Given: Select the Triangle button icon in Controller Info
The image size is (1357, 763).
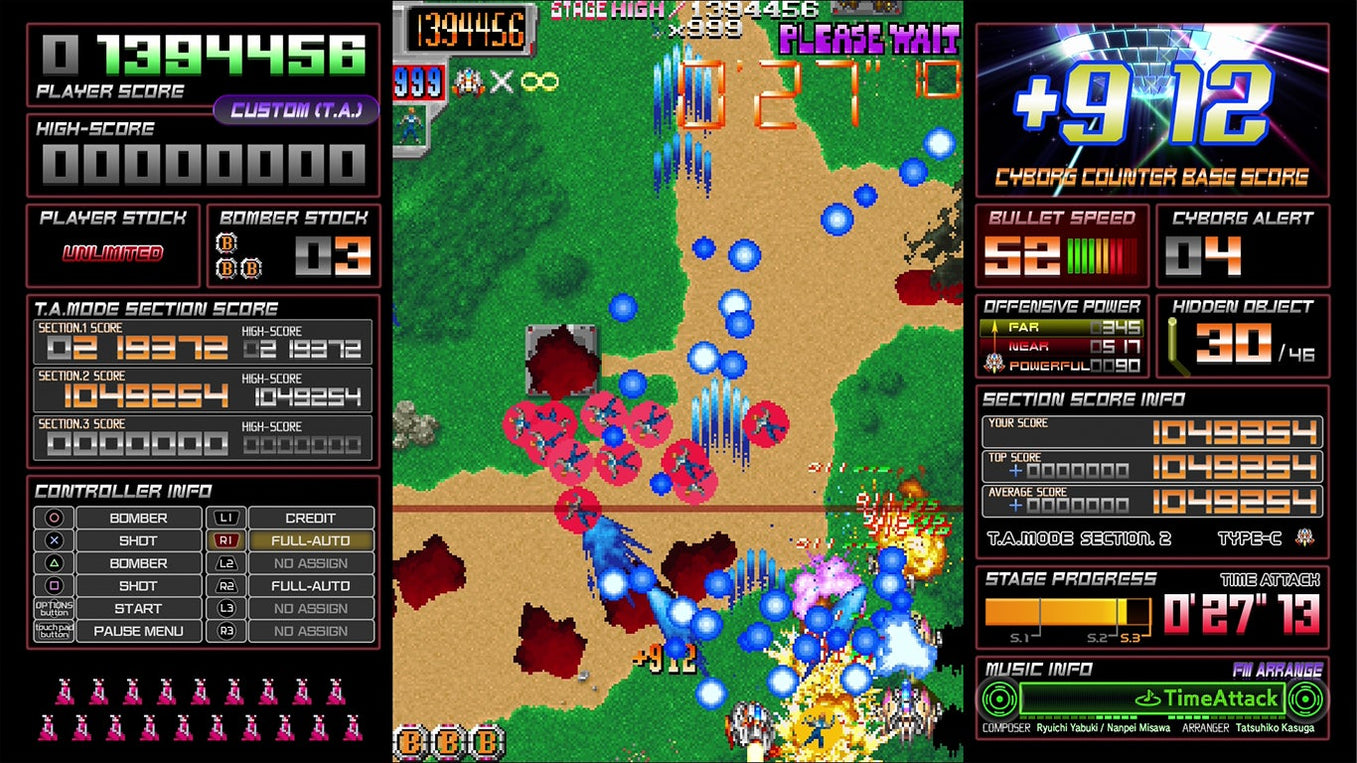Looking at the screenshot, I should pyautogui.click(x=52, y=563).
